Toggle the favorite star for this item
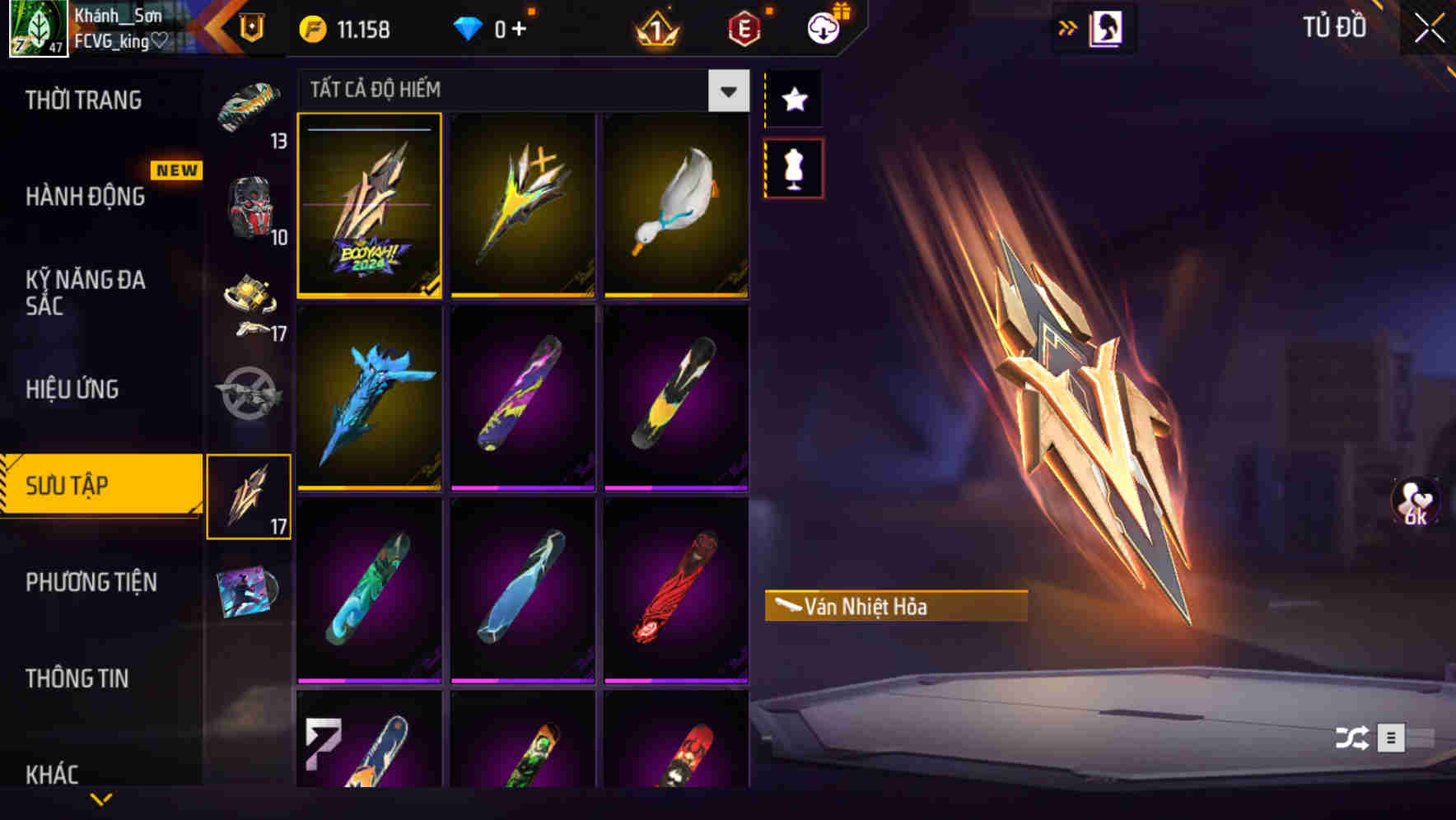The image size is (1456, 820). pos(794,99)
